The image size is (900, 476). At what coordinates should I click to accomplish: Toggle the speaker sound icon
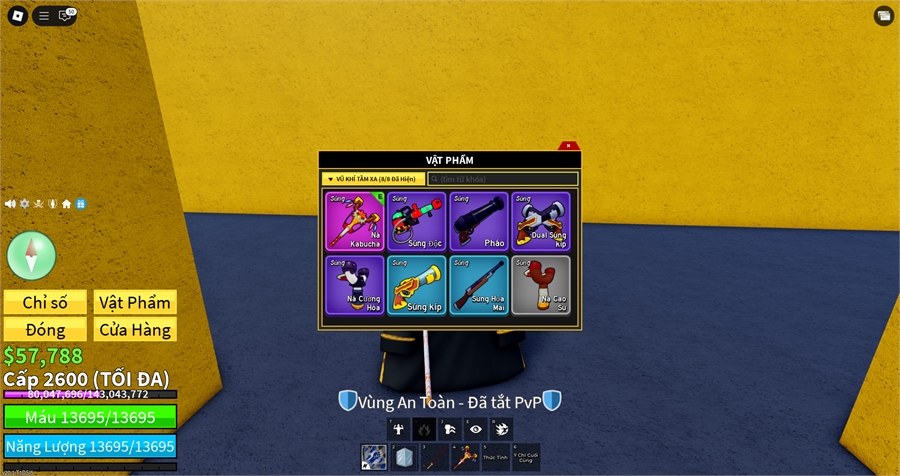coord(10,204)
